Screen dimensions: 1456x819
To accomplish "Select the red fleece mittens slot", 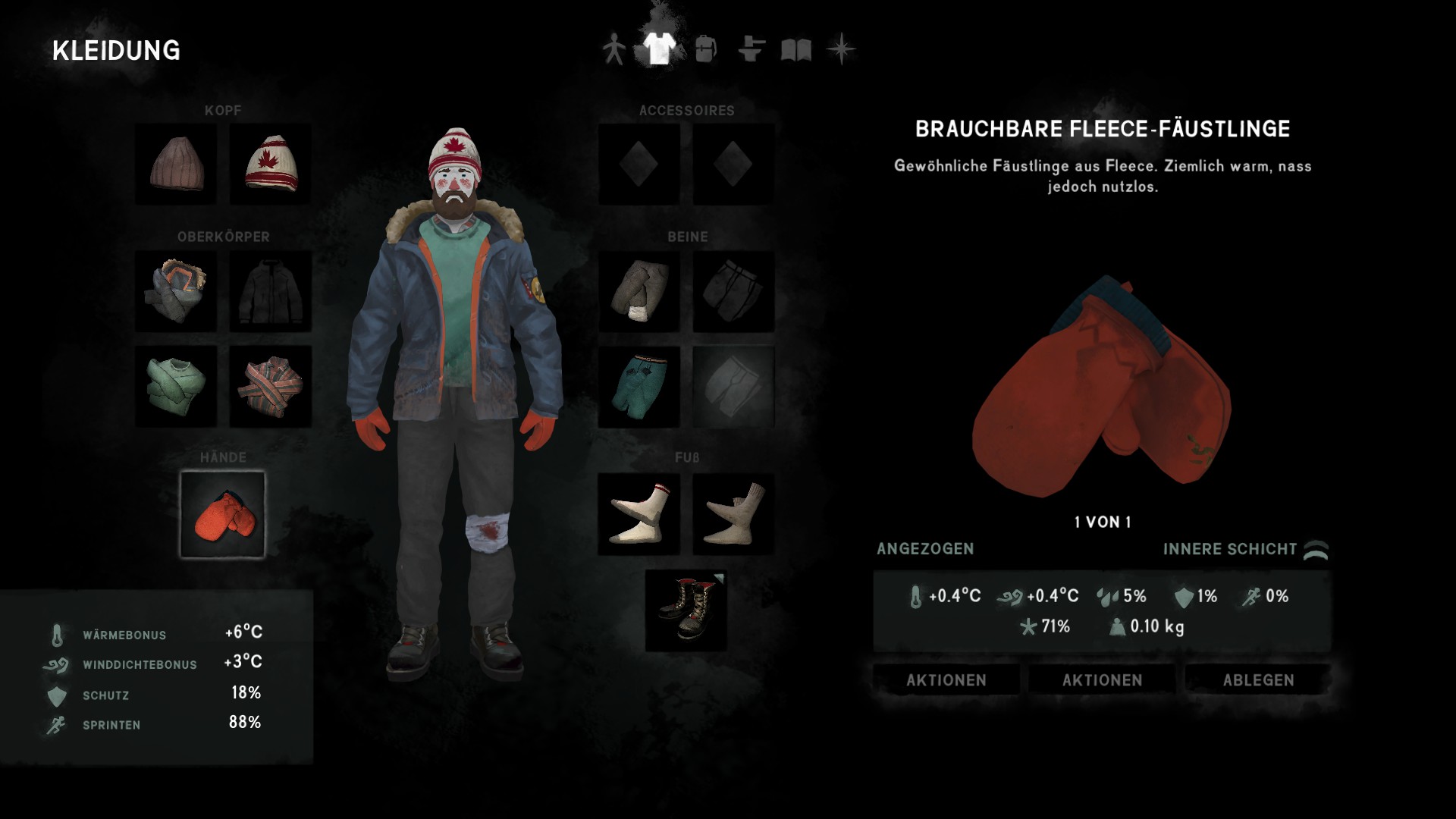I will (223, 514).
